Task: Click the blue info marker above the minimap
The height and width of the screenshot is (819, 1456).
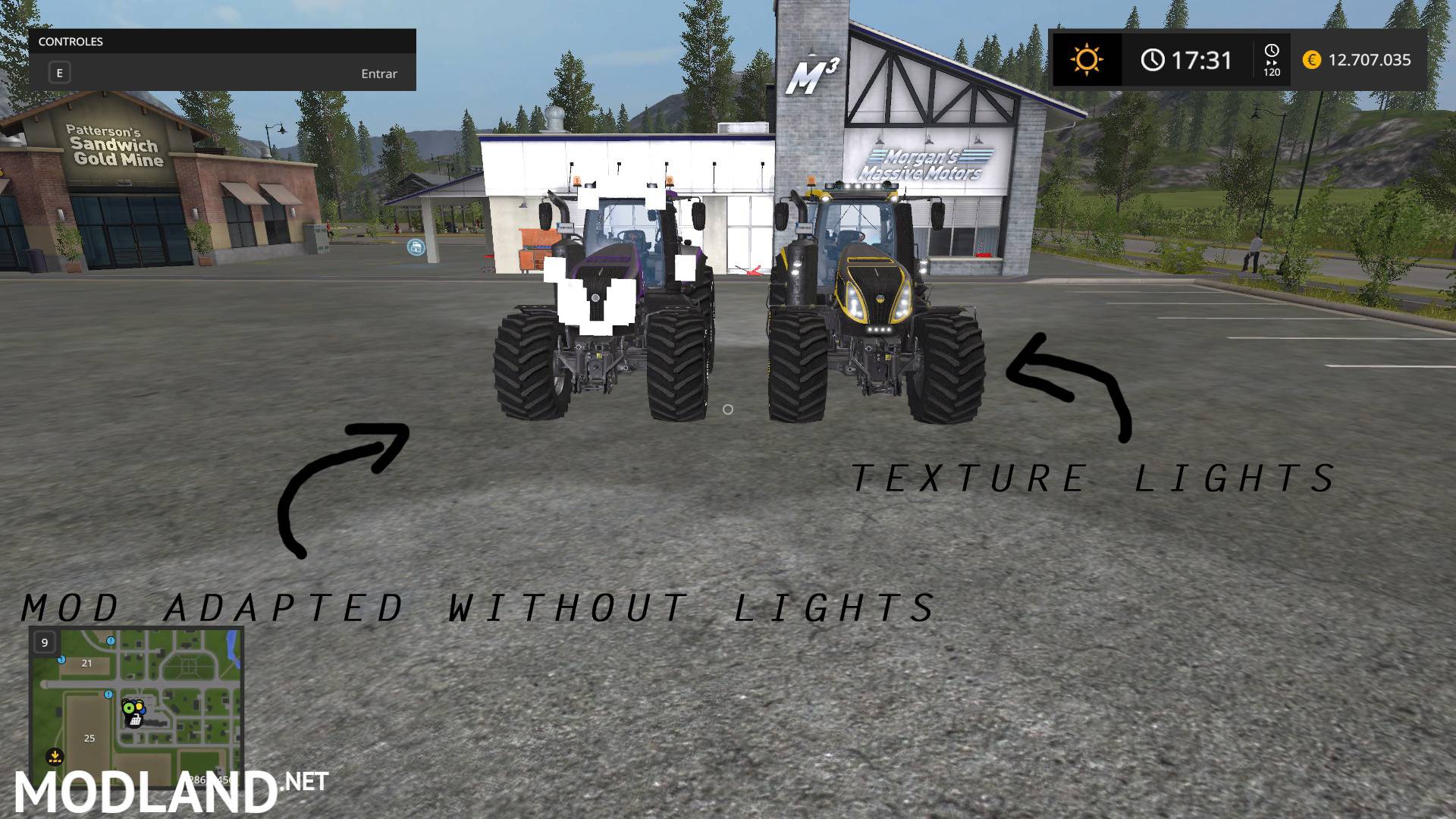Action: click(110, 642)
